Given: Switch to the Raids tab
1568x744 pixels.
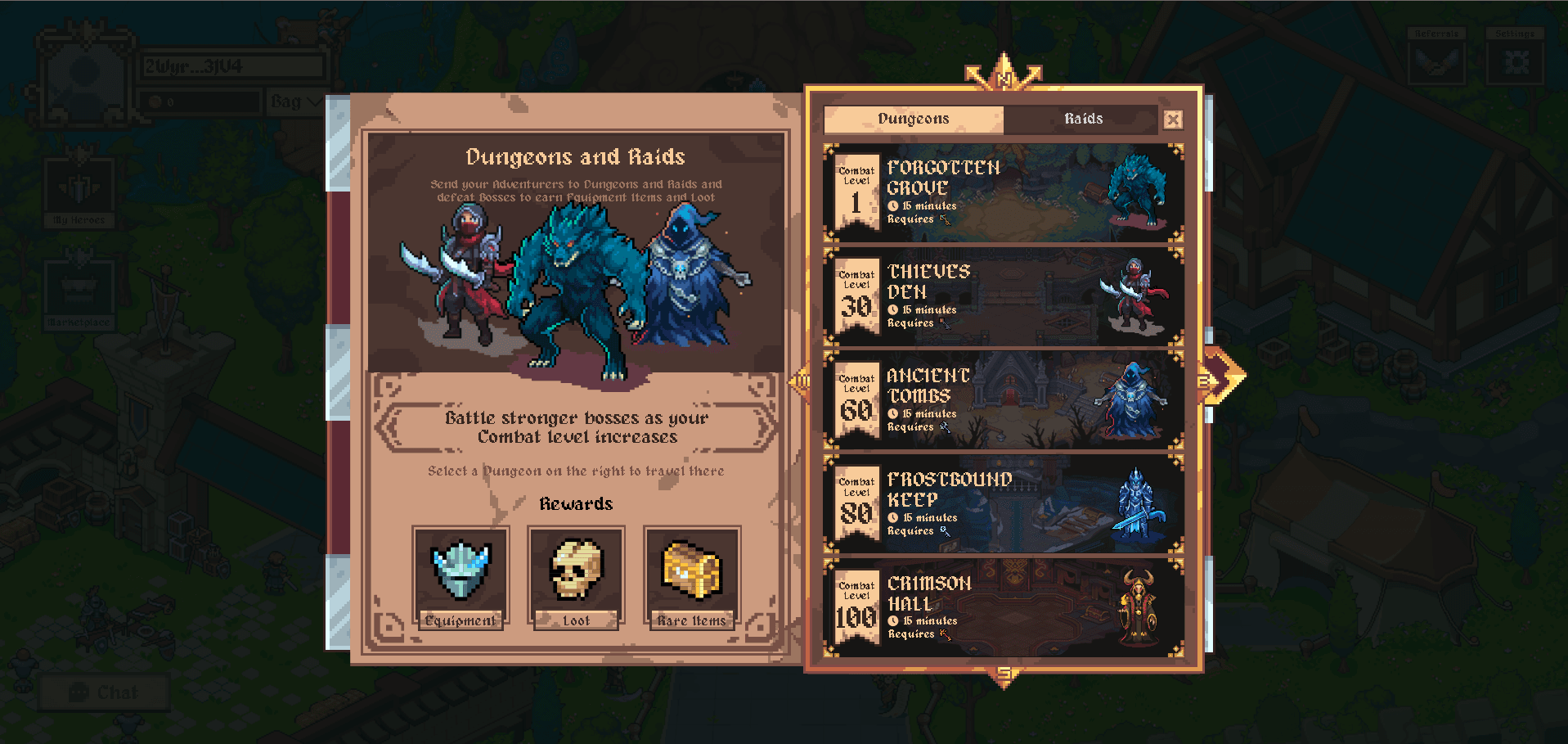Looking at the screenshot, I should pos(1083,119).
